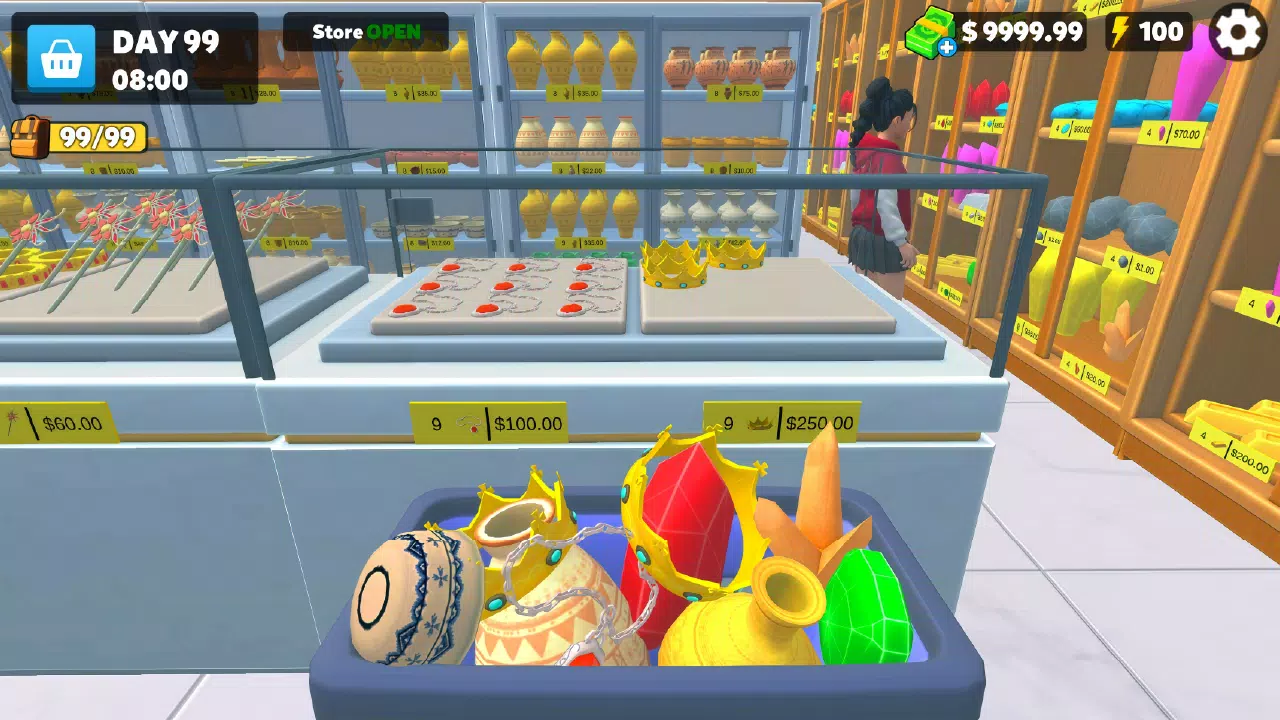Click the lightning energy icon showing 100
Screen dimensions: 1280x720
tap(1121, 31)
